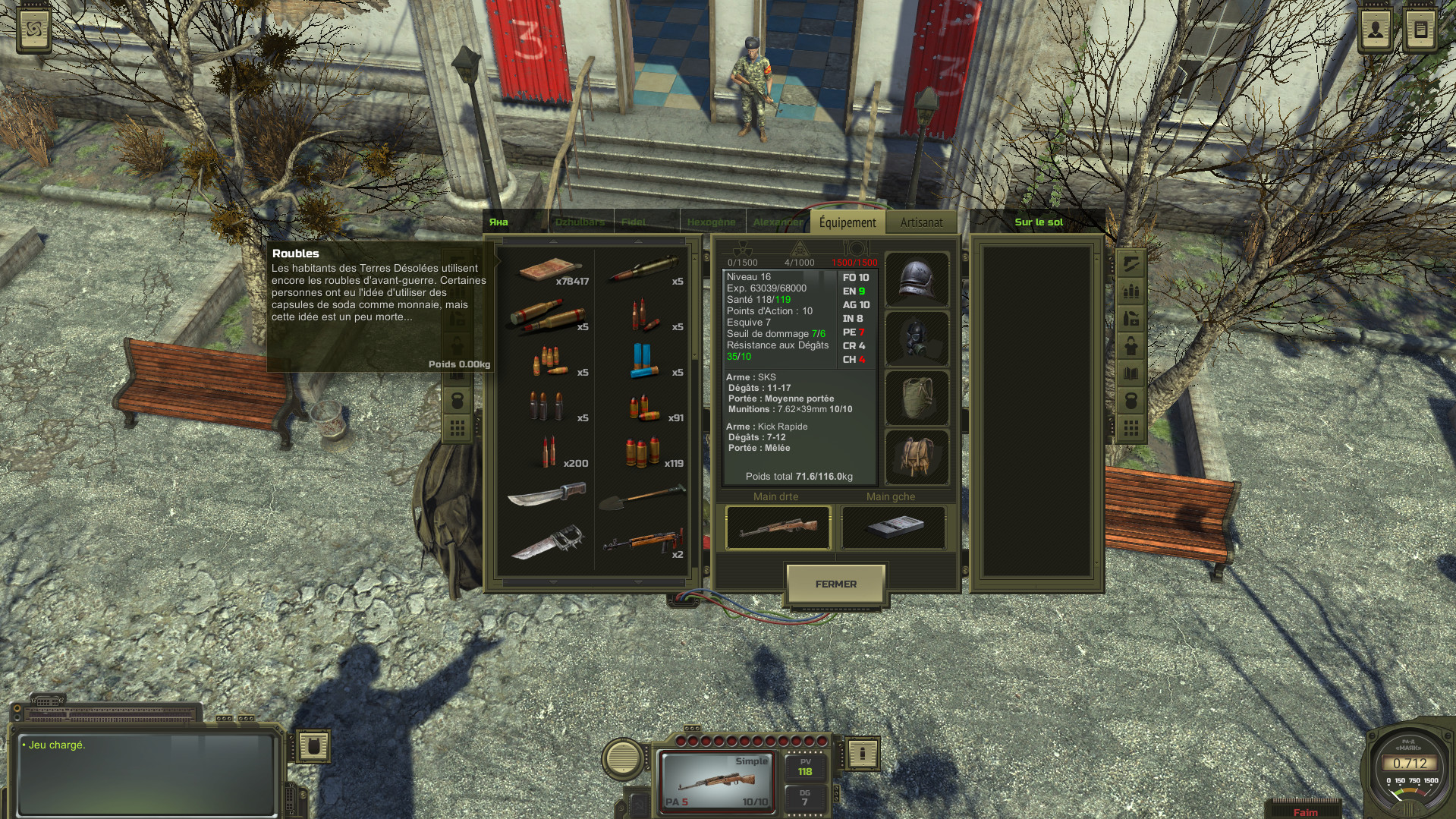Select the spiked trench knife item

click(x=546, y=543)
